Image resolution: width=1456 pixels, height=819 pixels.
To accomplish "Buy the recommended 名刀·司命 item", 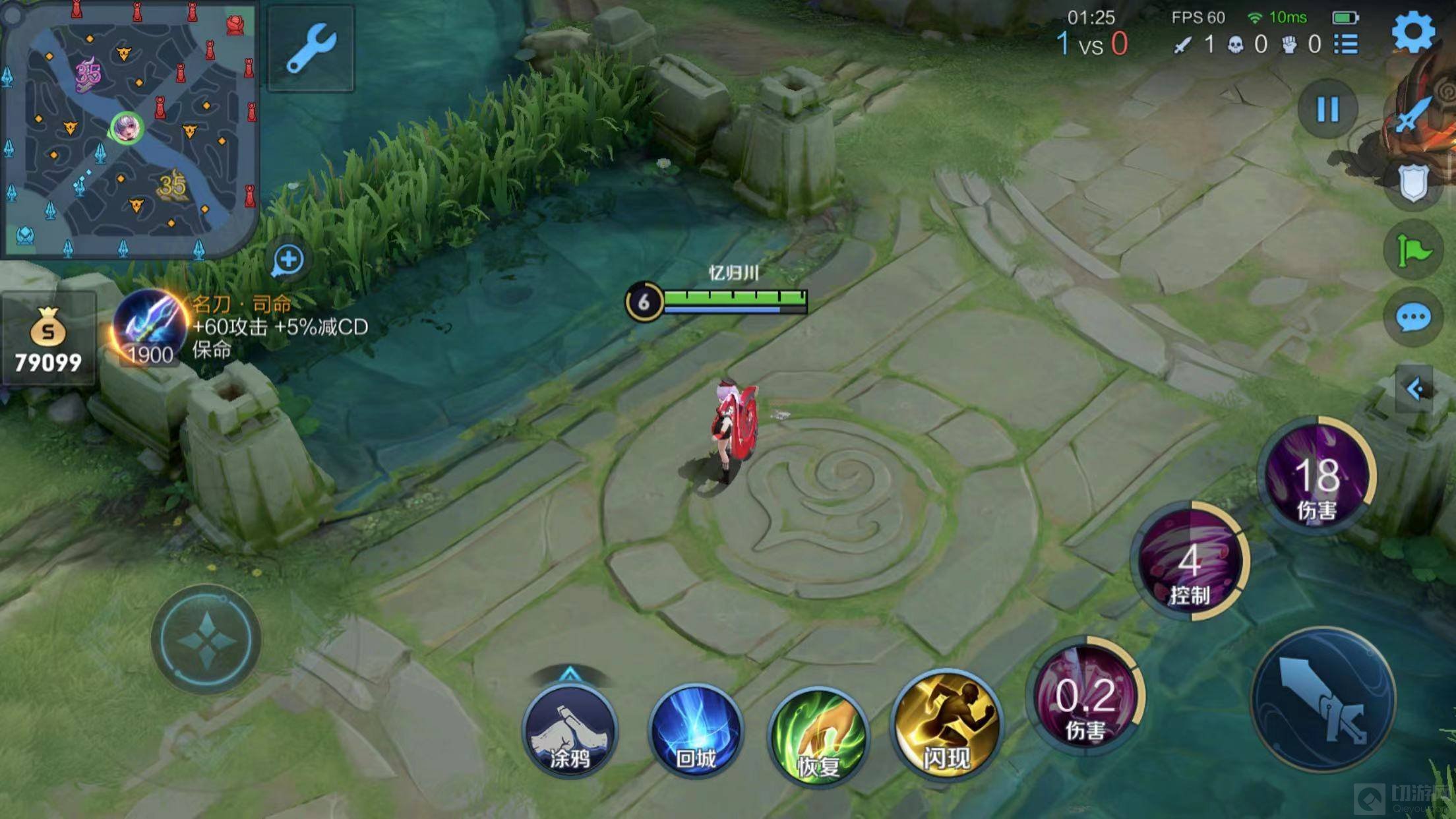I will [x=150, y=328].
